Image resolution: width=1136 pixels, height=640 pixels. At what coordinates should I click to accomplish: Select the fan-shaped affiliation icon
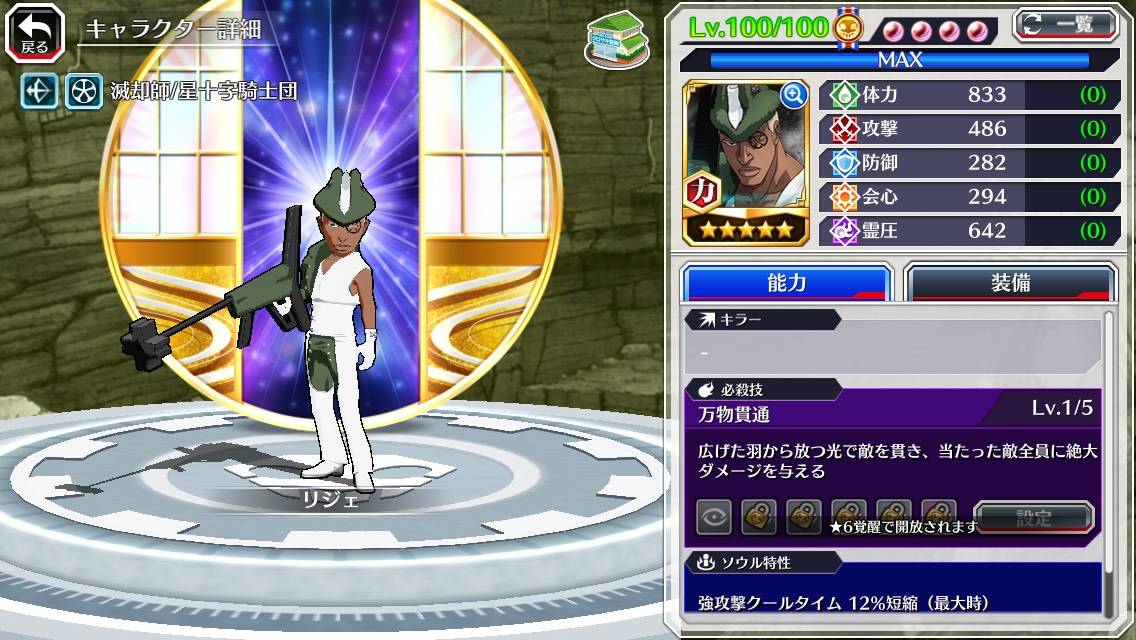[84, 92]
